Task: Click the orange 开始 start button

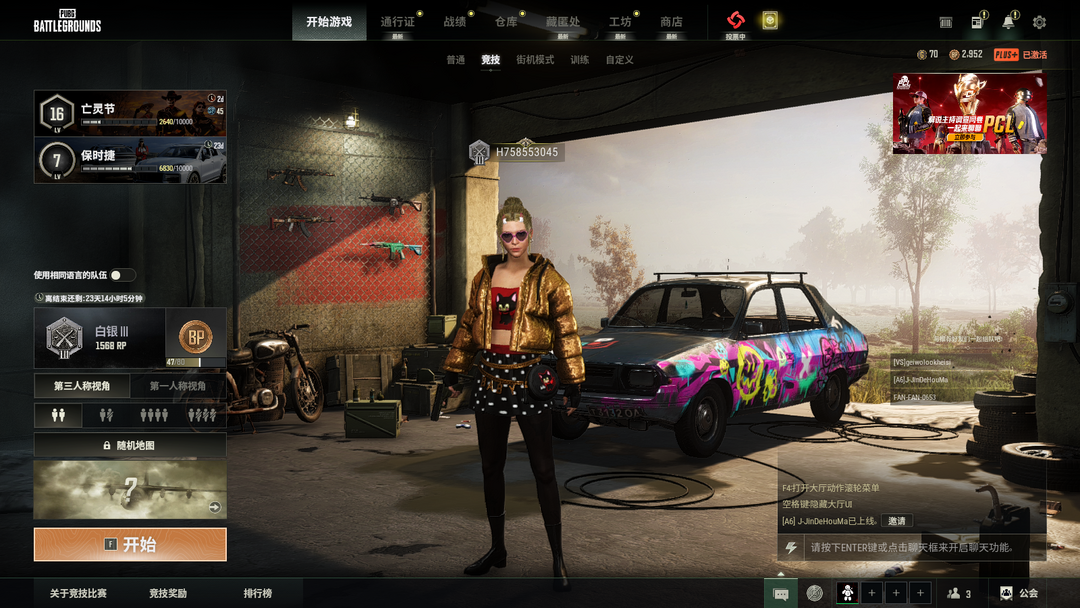Action: pyautogui.click(x=130, y=545)
